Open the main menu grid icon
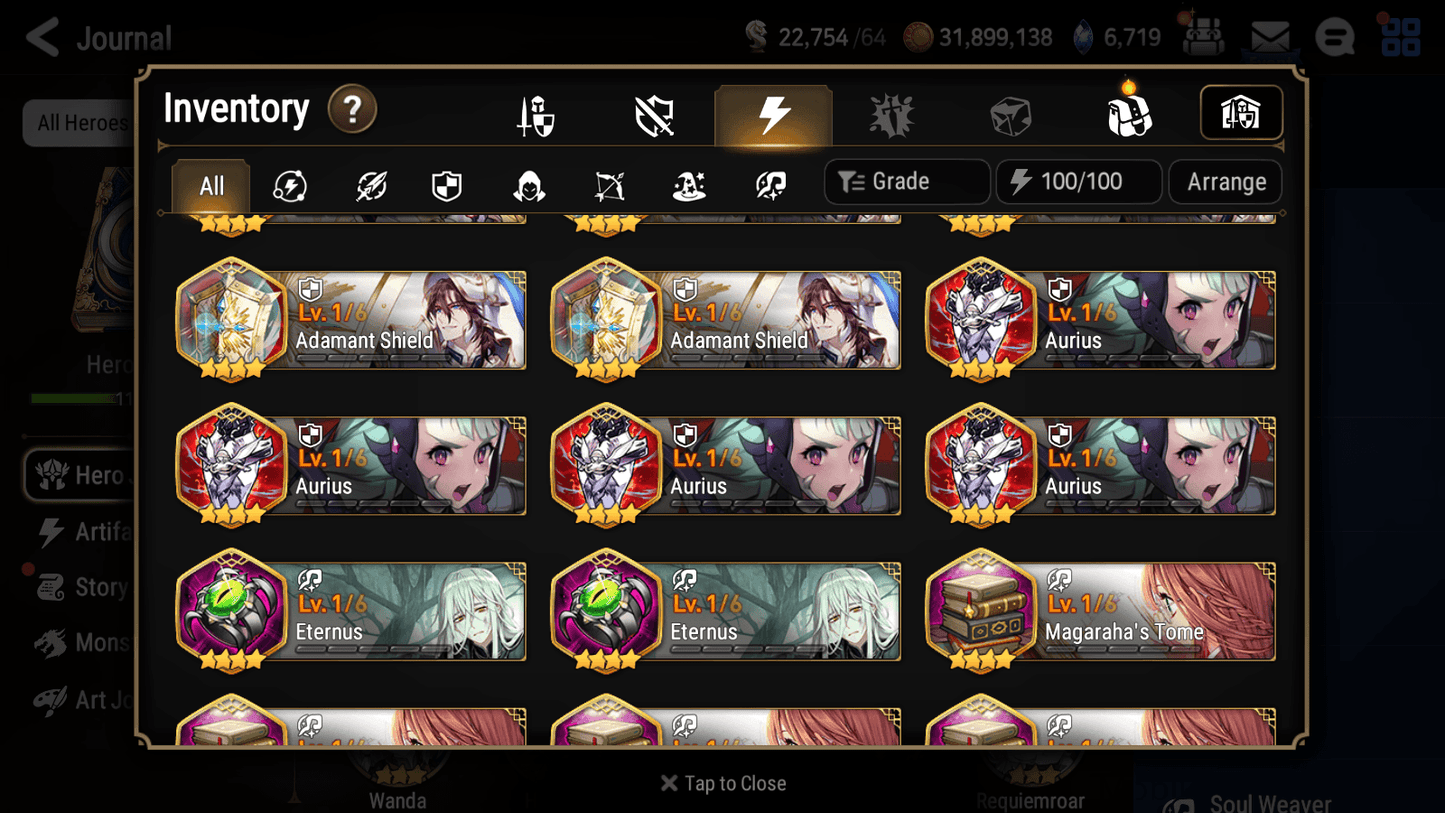Screen dimensions: 1445x813 point(1399,37)
